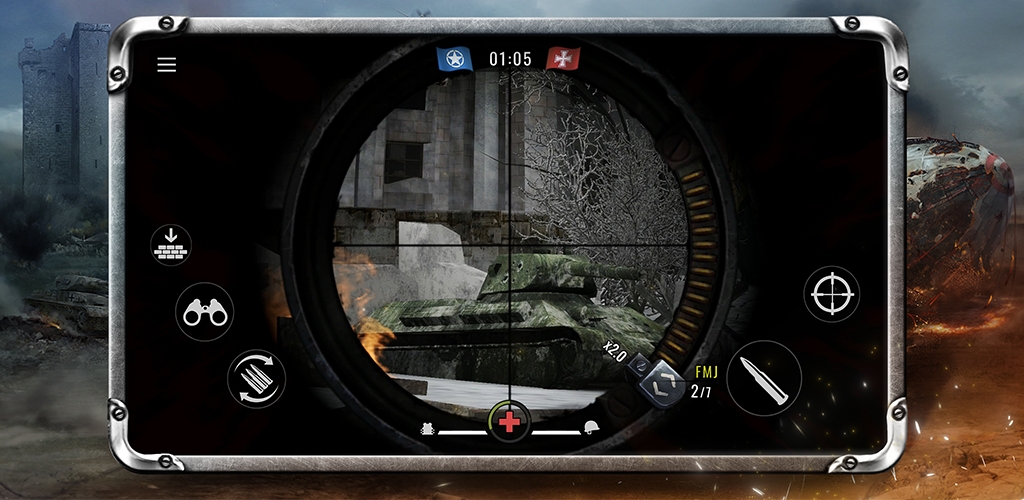1024x500 pixels.
Task: Open the hamburger menu
Action: coord(167,65)
